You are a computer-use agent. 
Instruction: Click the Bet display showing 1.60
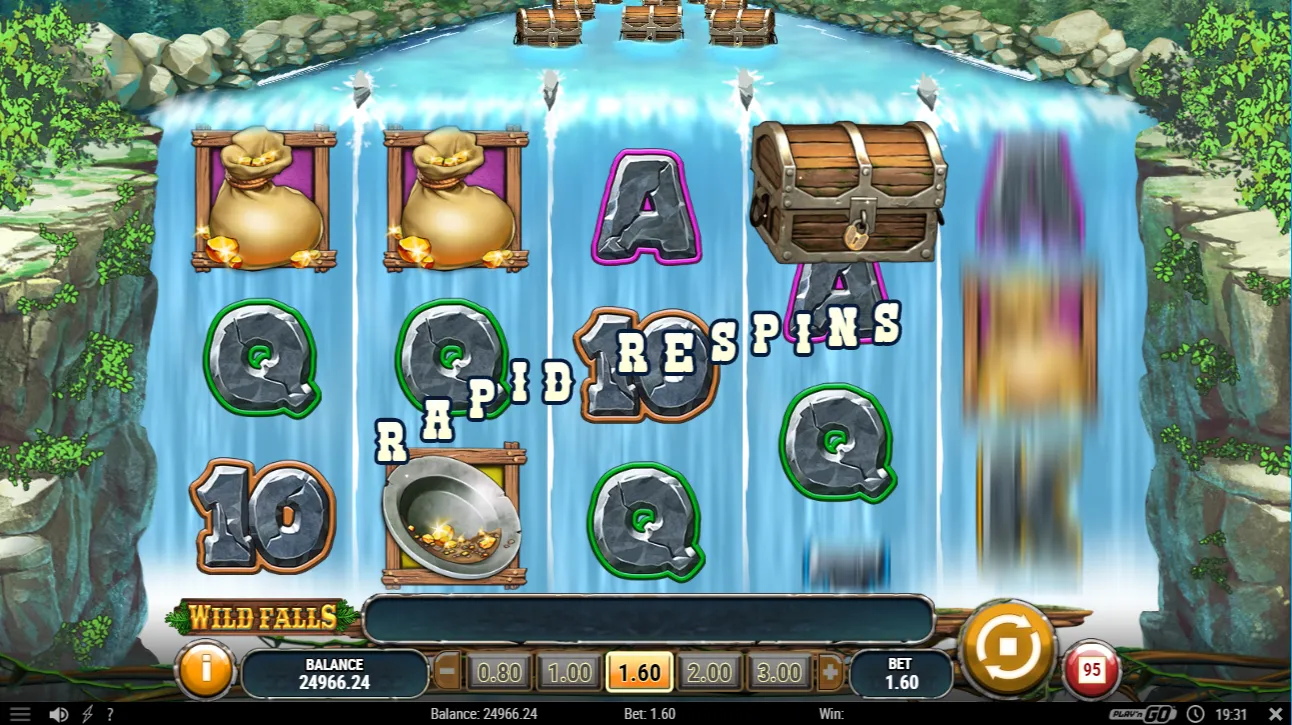pyautogui.click(x=899, y=670)
